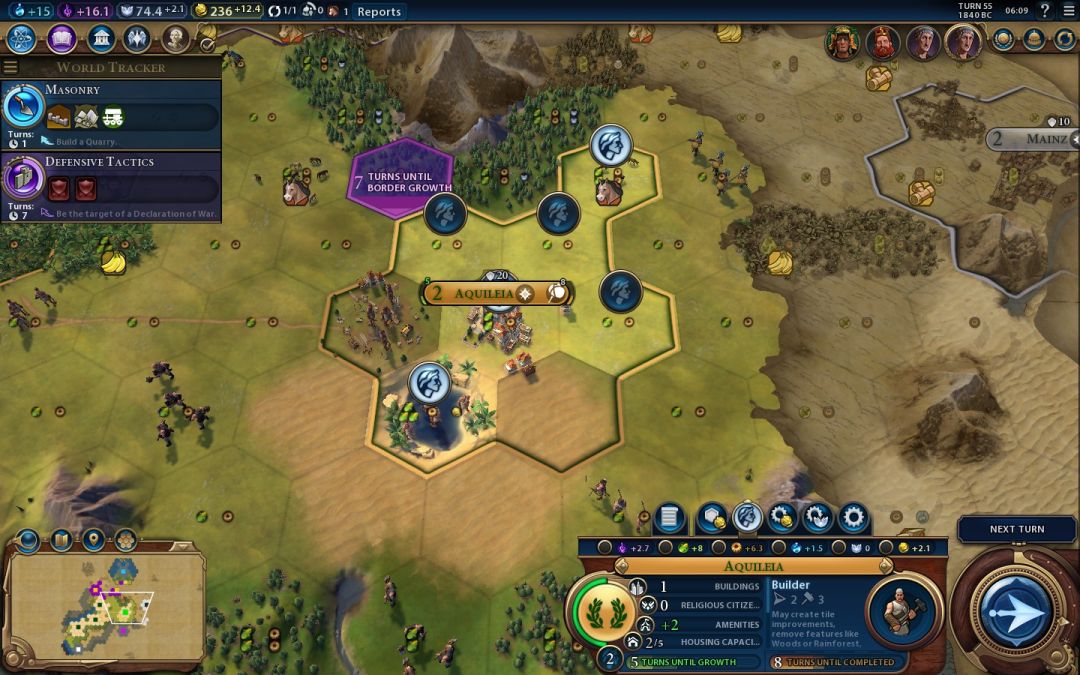The image size is (1080, 675).
Task: Open the main game menu
Action: tap(1068, 11)
